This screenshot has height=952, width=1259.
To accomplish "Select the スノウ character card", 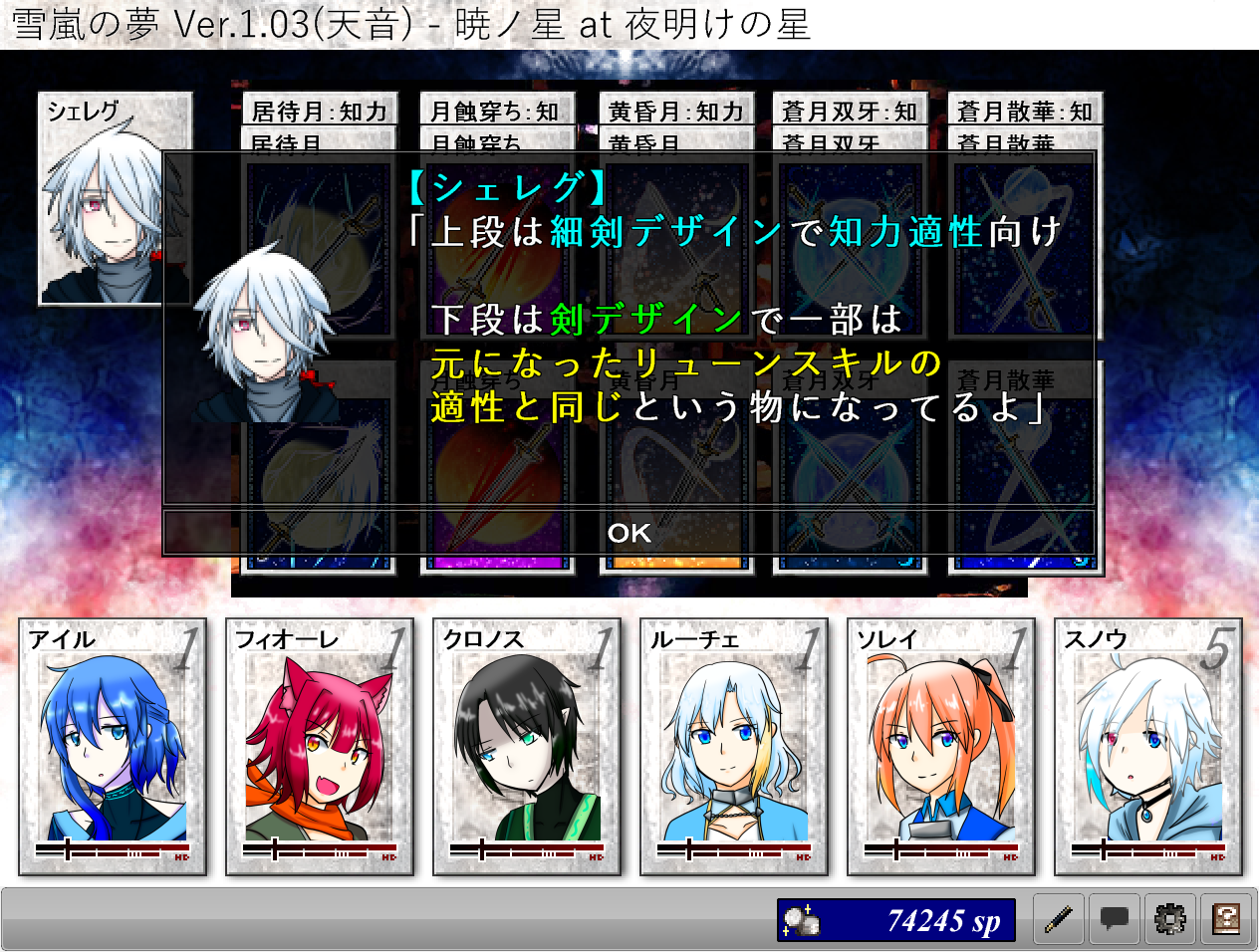I will click(x=1148, y=747).
